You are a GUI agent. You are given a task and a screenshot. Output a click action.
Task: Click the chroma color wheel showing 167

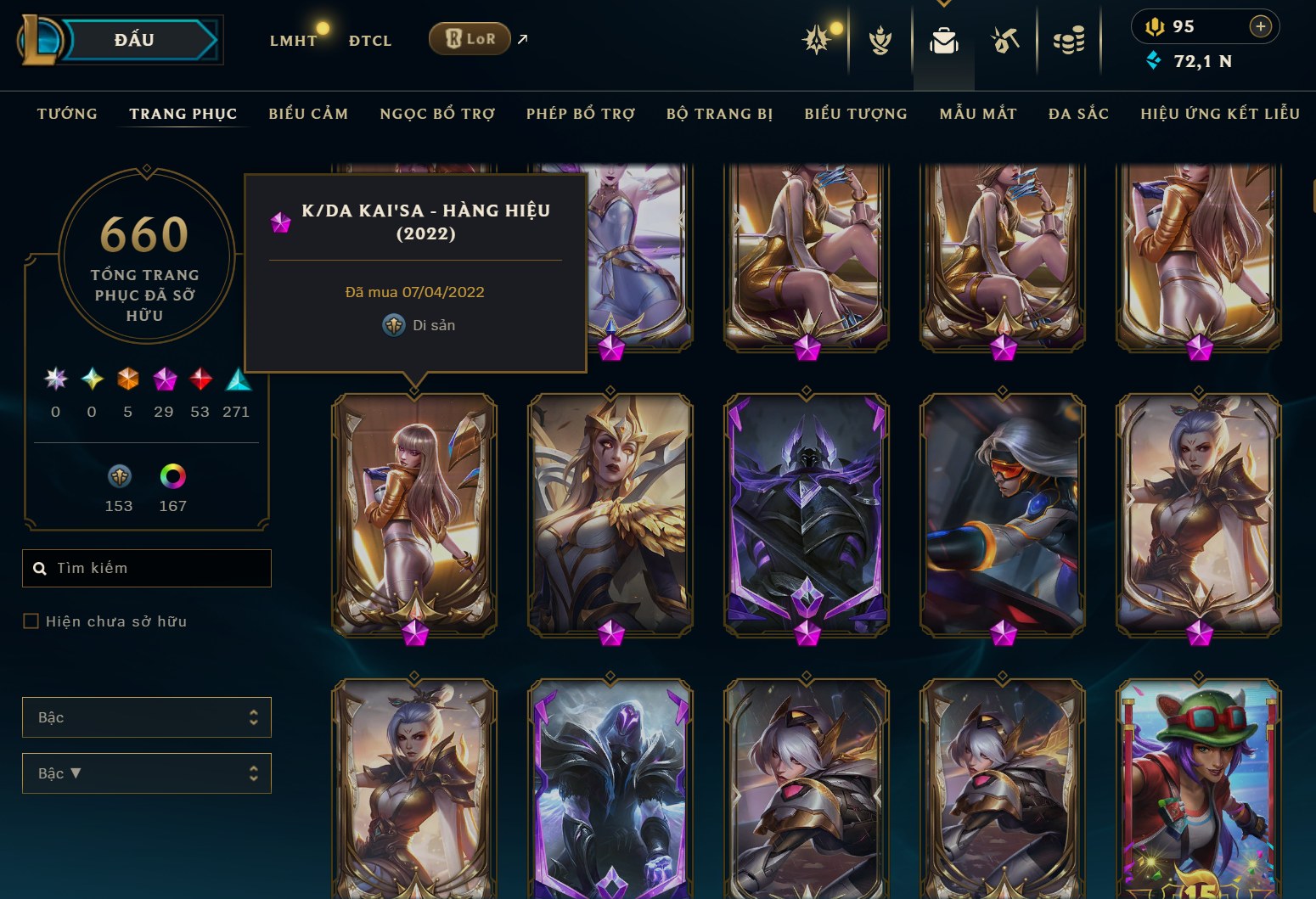[x=173, y=476]
